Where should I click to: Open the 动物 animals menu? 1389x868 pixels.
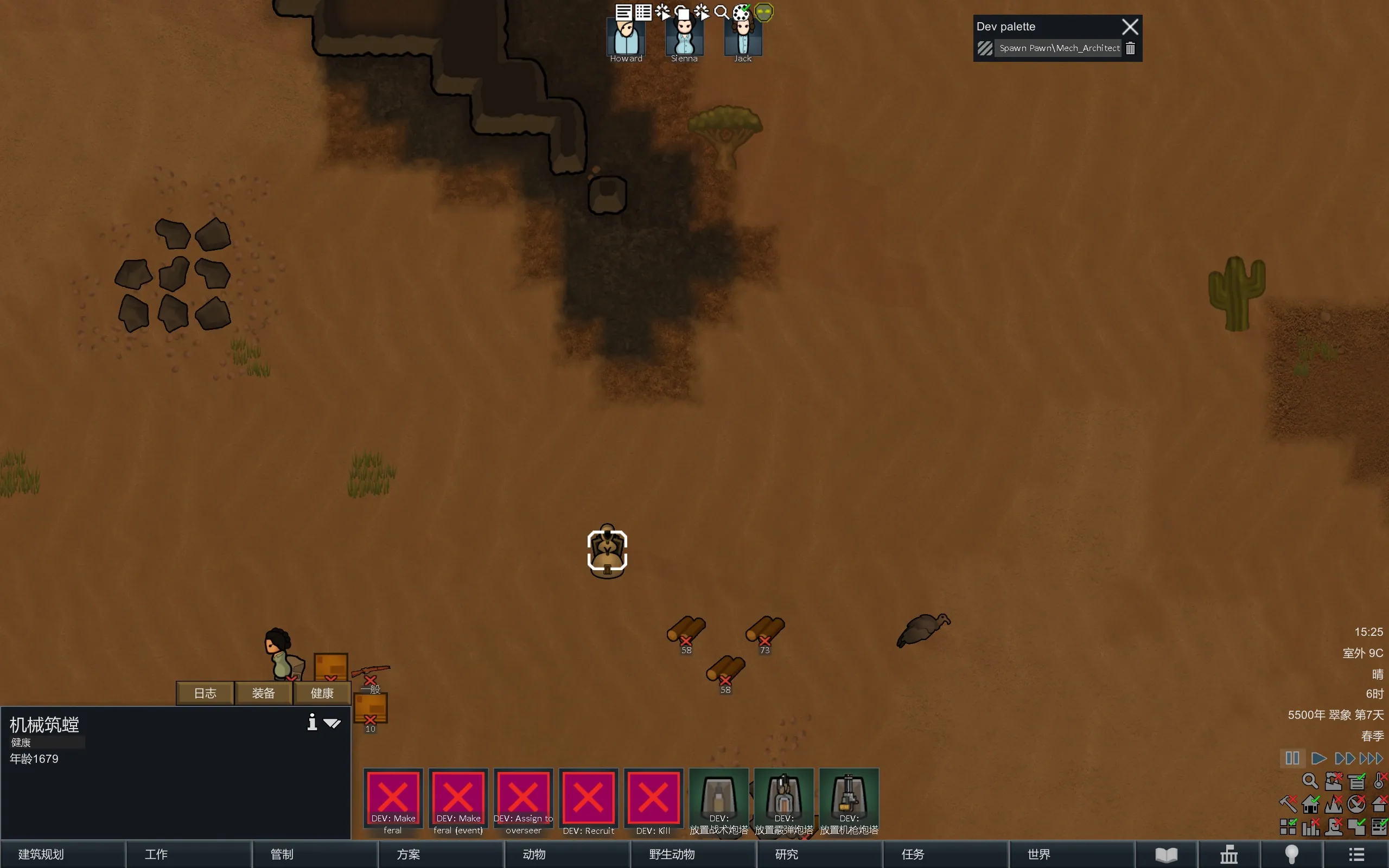point(566,854)
